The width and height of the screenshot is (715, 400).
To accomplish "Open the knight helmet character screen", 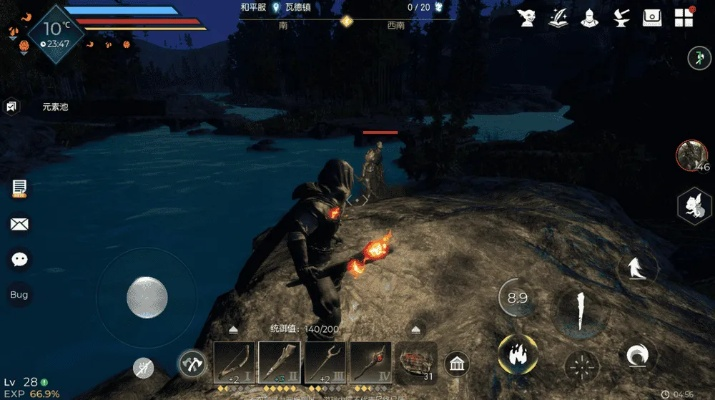I will (590, 17).
